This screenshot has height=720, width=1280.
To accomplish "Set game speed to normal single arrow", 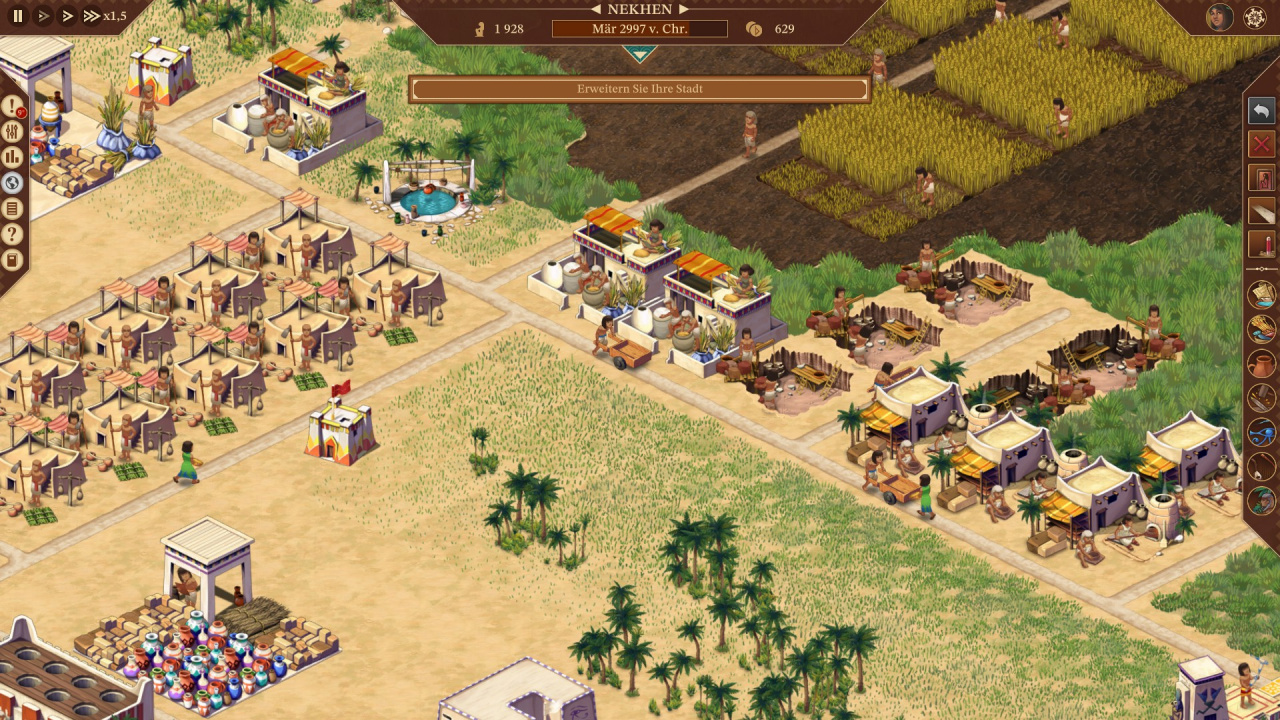I will point(43,16).
